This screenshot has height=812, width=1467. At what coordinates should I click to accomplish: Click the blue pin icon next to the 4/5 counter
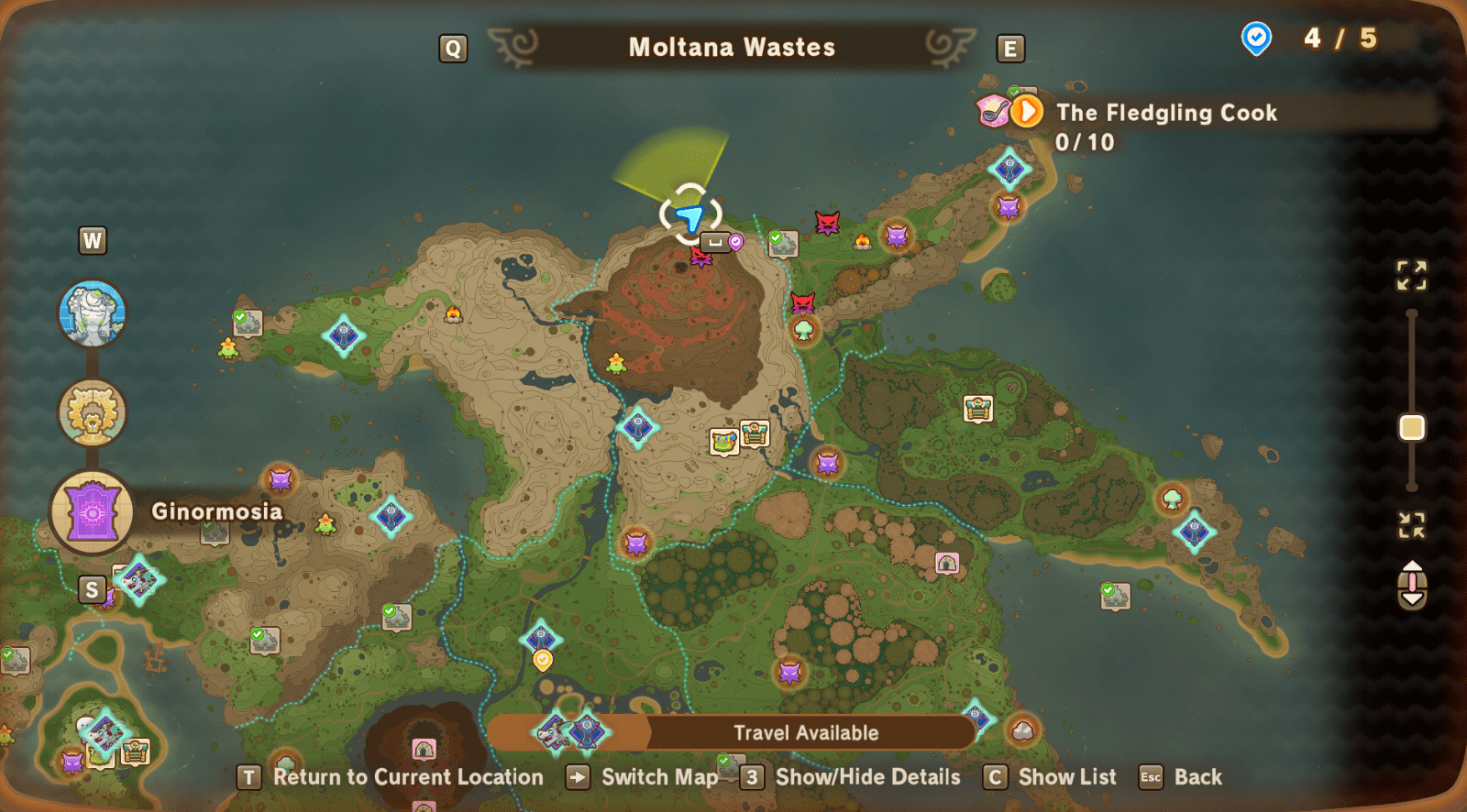1256,38
